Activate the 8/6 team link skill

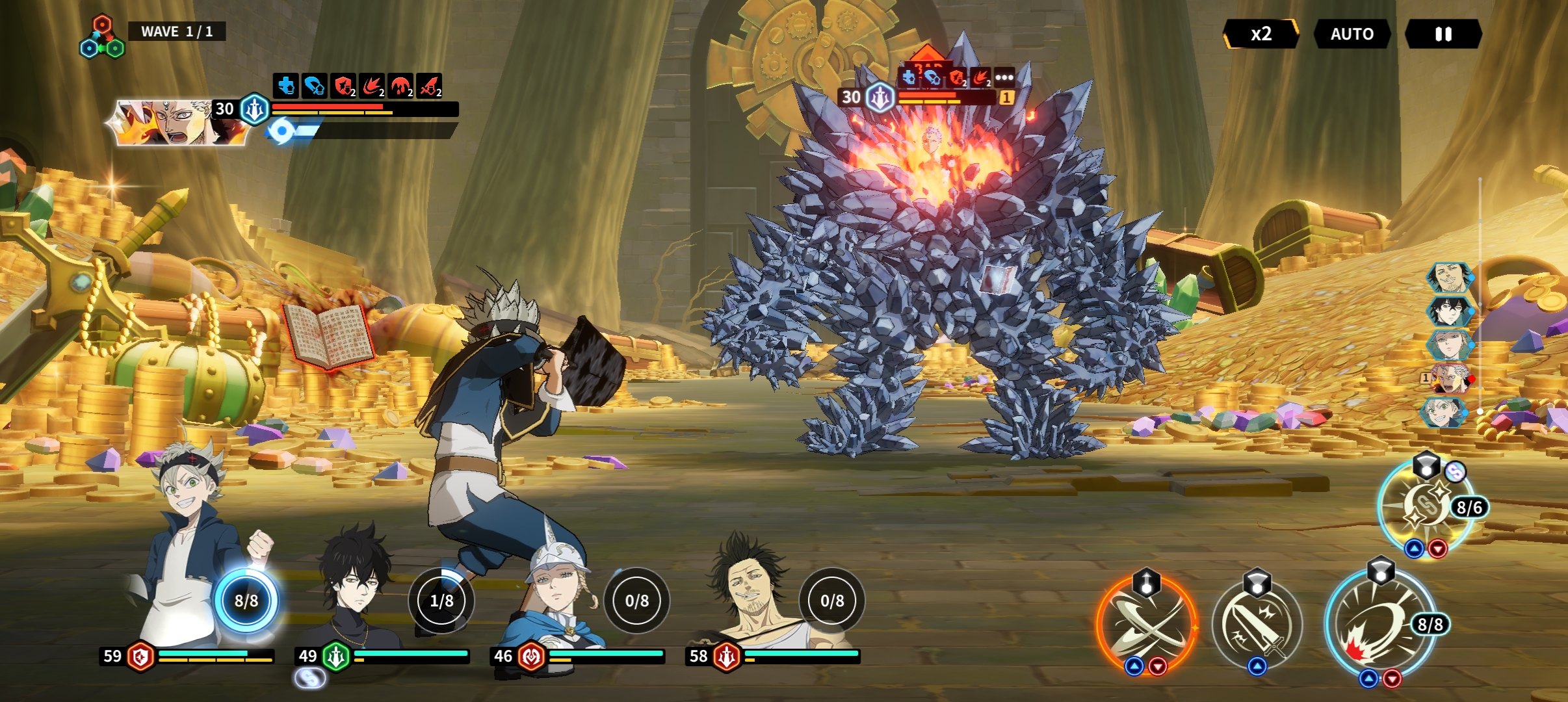[x=1425, y=507]
